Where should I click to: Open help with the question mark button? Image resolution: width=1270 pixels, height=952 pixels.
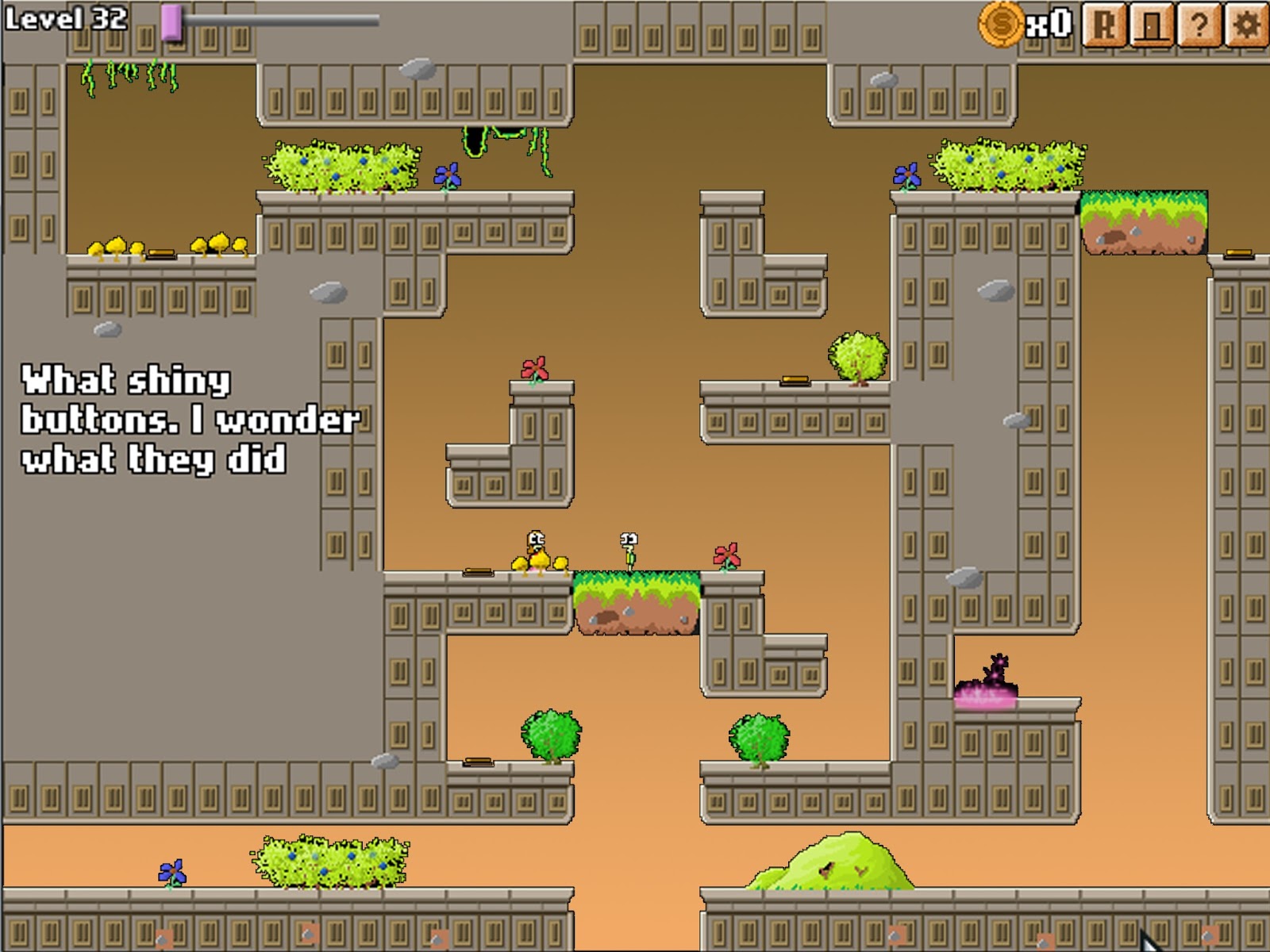click(1199, 25)
